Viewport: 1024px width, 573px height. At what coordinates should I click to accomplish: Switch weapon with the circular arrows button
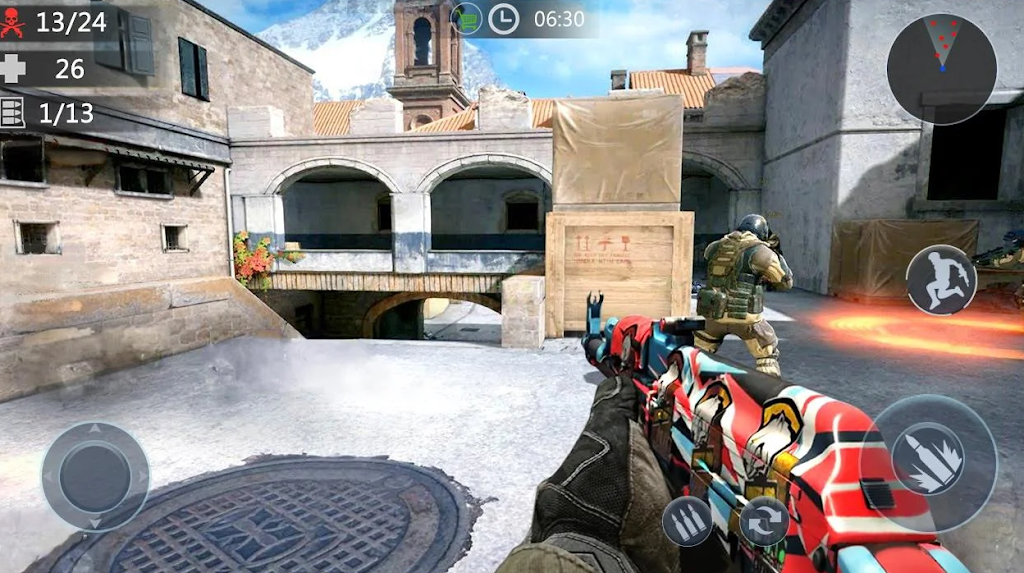click(x=765, y=521)
